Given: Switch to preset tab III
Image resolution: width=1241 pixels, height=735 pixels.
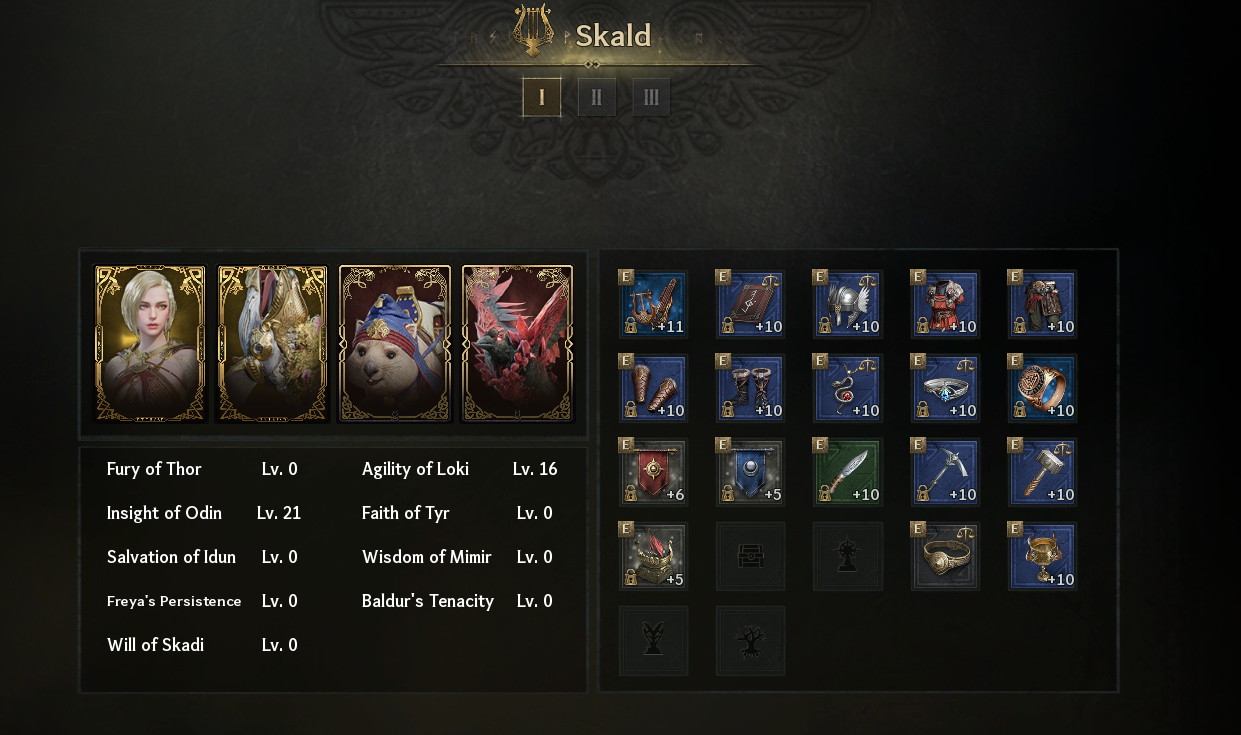Looking at the screenshot, I should 651,98.
